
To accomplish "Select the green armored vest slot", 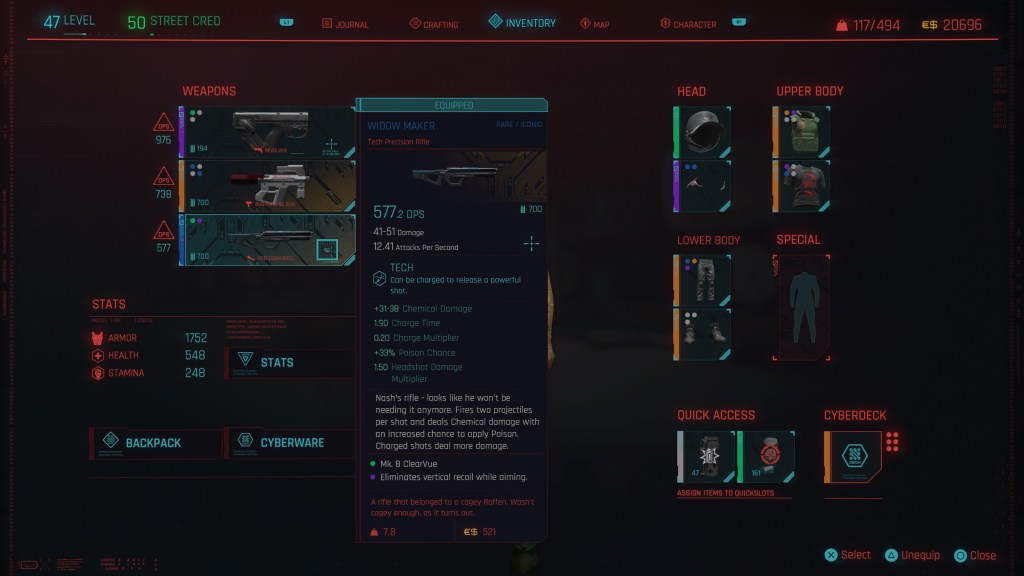I will pyautogui.click(x=802, y=131).
